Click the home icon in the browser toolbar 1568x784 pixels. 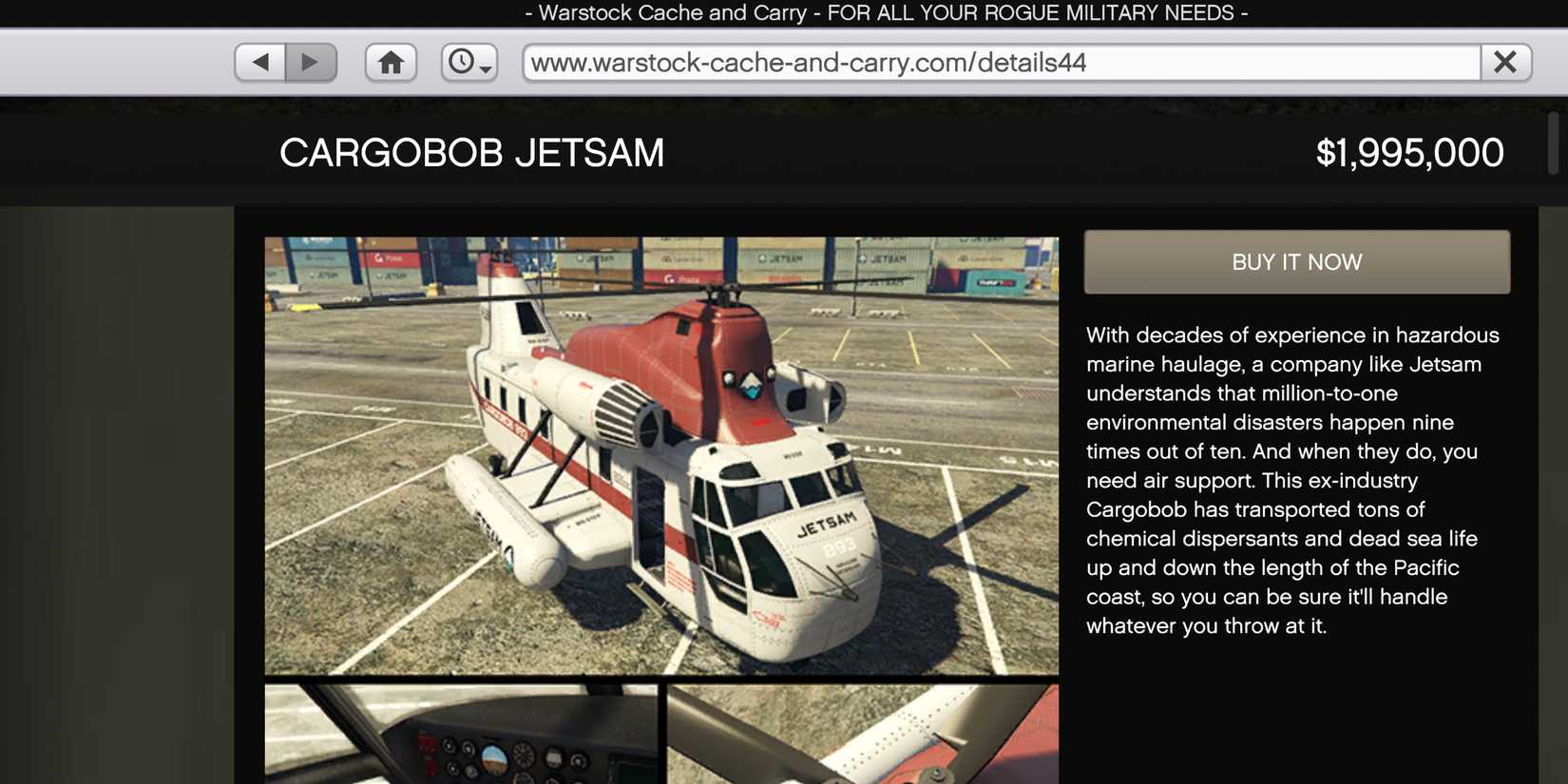point(390,61)
